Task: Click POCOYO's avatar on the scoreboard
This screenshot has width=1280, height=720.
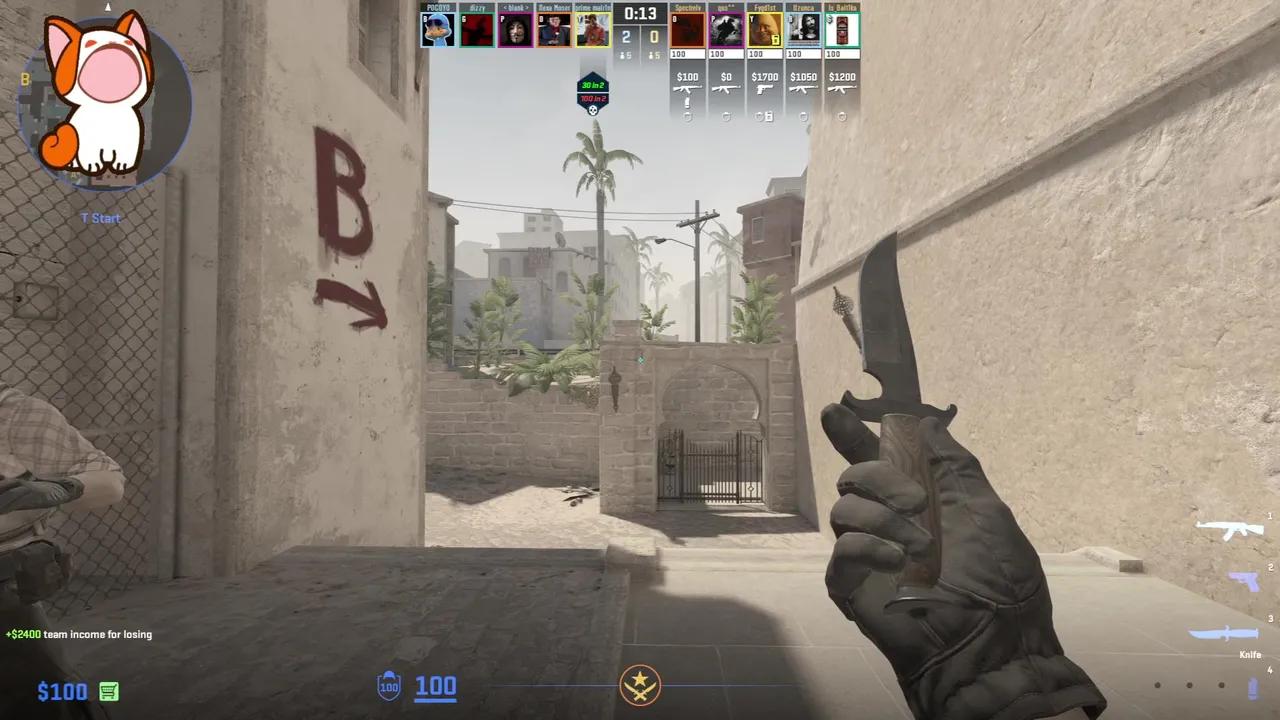Action: (x=437, y=27)
